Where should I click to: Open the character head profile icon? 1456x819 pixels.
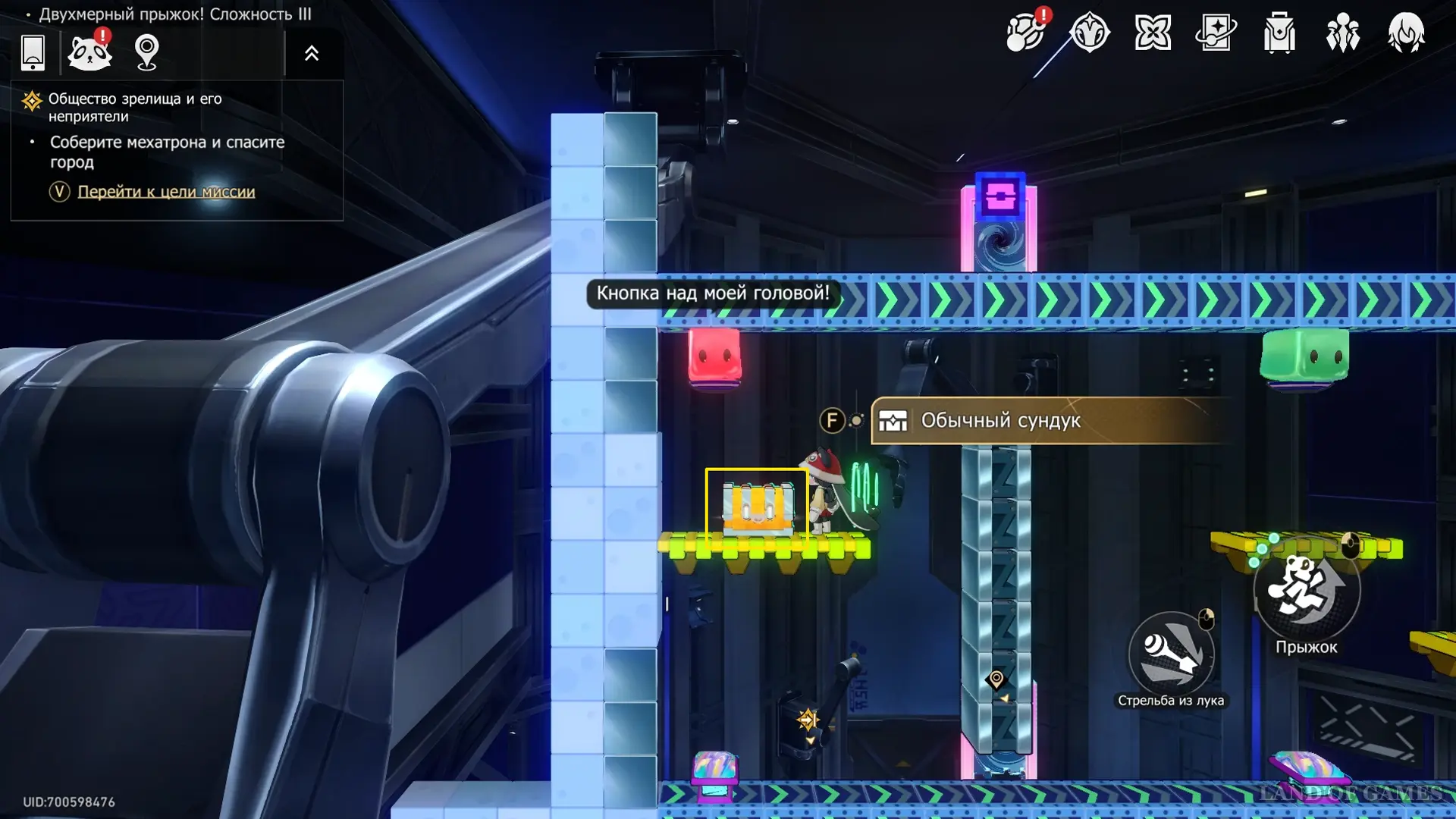click(x=1406, y=33)
